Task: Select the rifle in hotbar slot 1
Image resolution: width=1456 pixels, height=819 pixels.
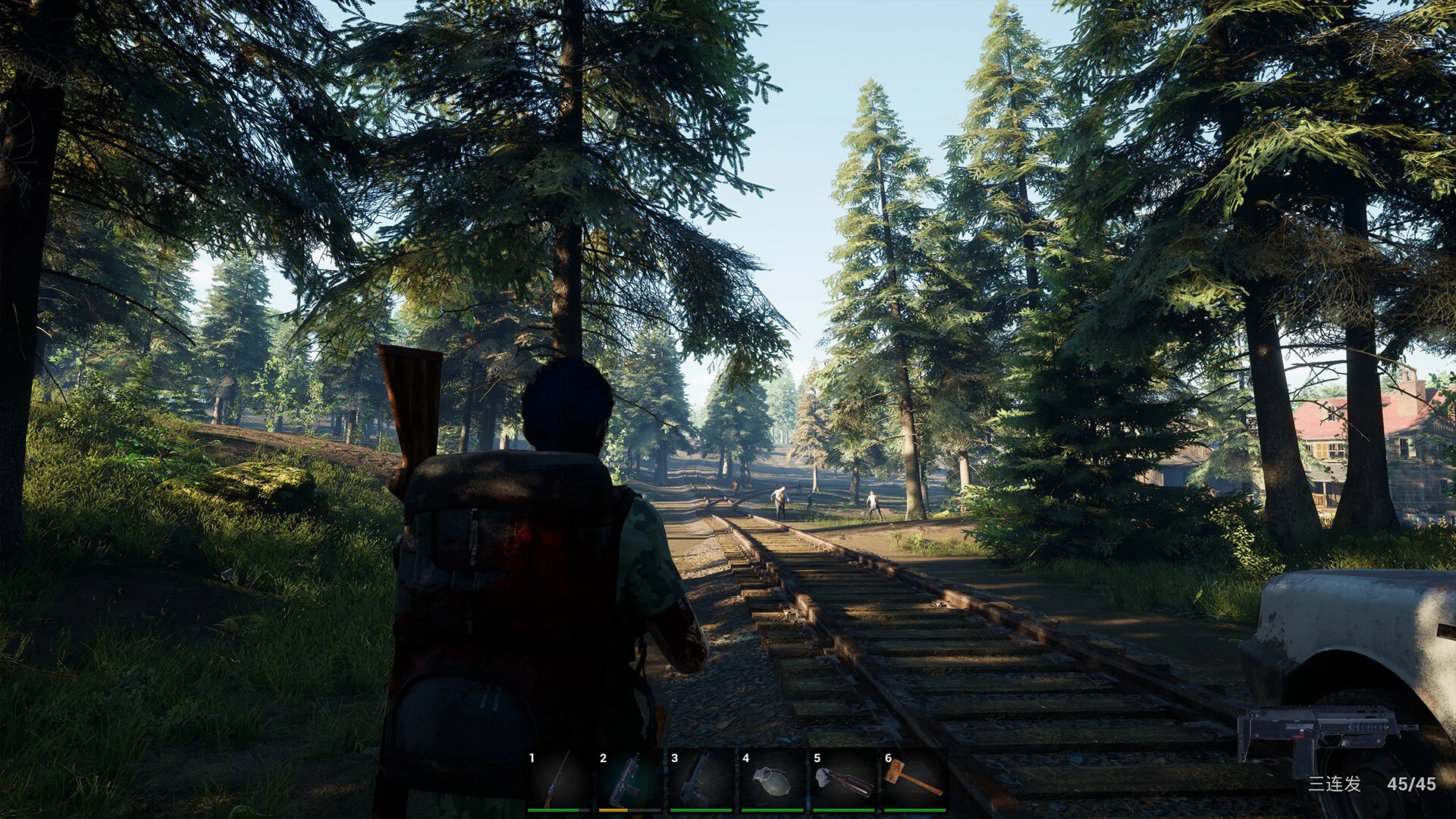Action: (x=558, y=781)
